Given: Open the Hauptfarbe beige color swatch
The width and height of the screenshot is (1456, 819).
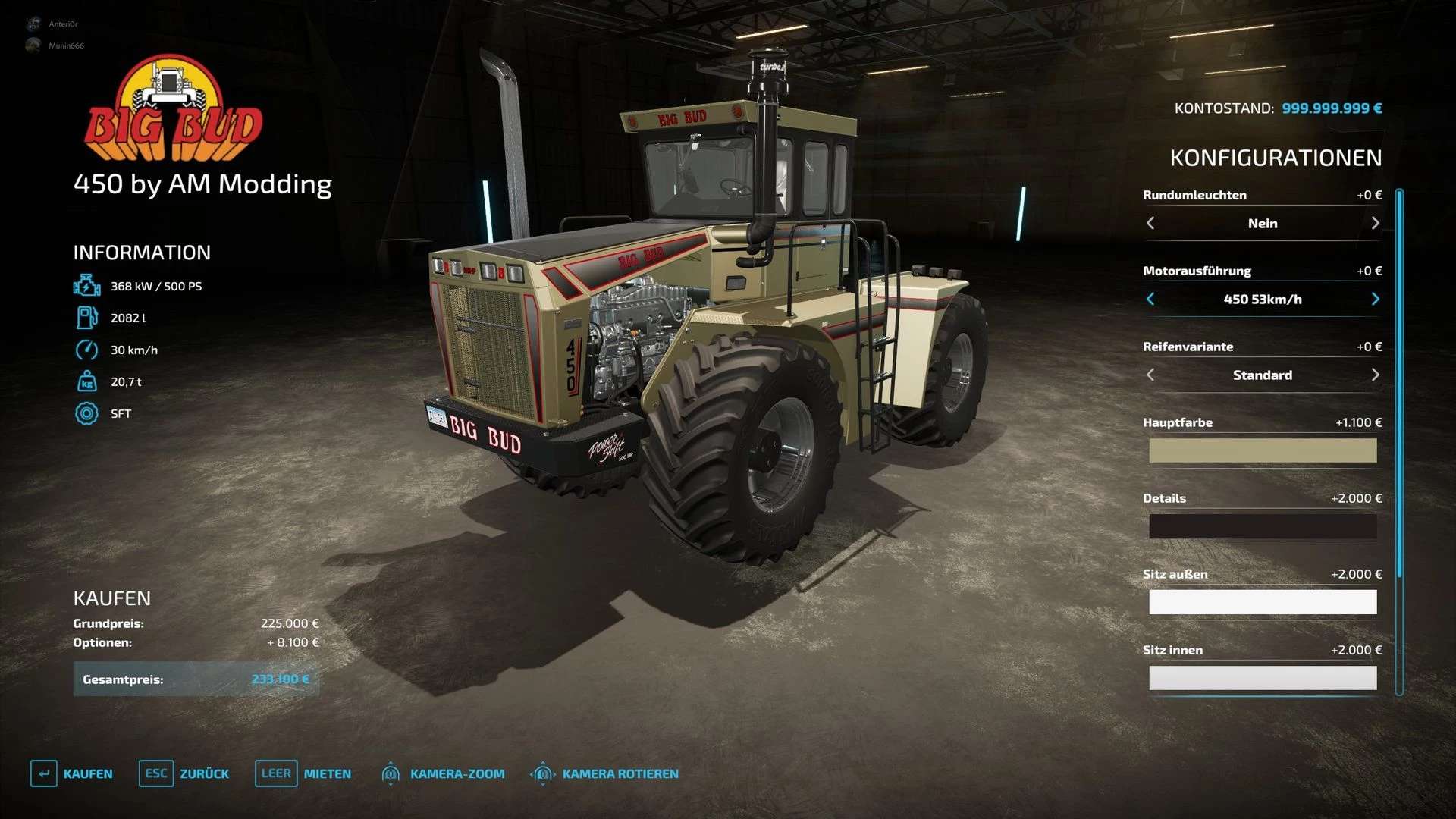Looking at the screenshot, I should pyautogui.click(x=1263, y=450).
